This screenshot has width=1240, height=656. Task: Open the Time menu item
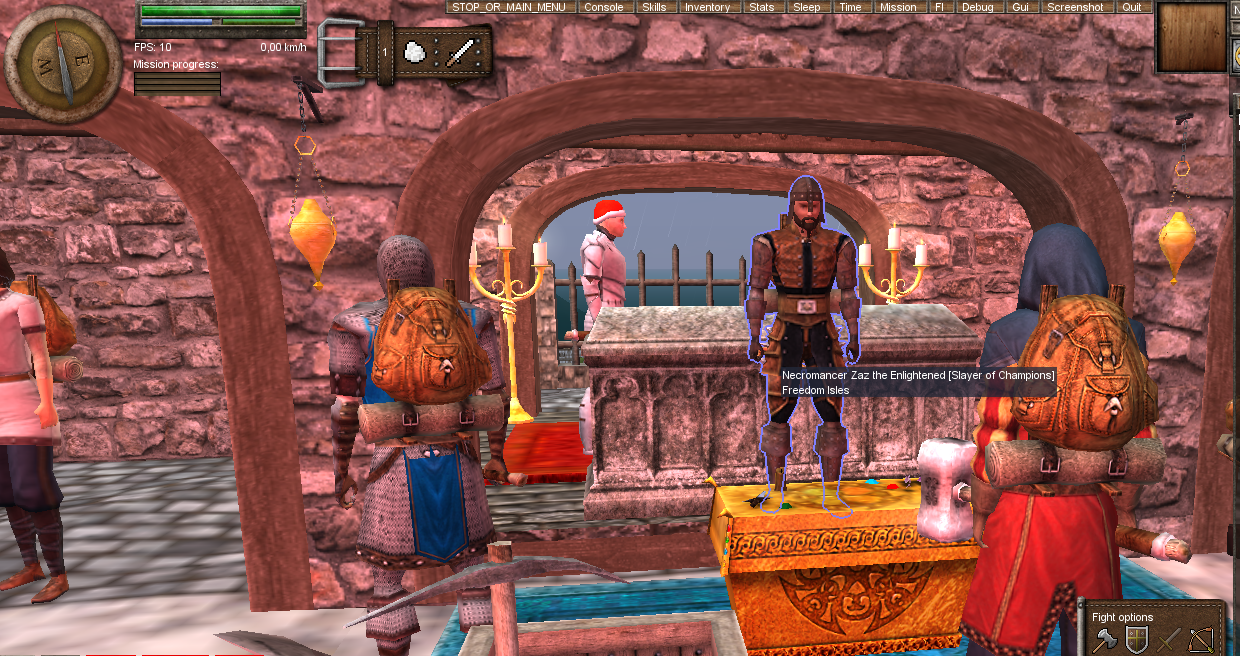point(850,7)
